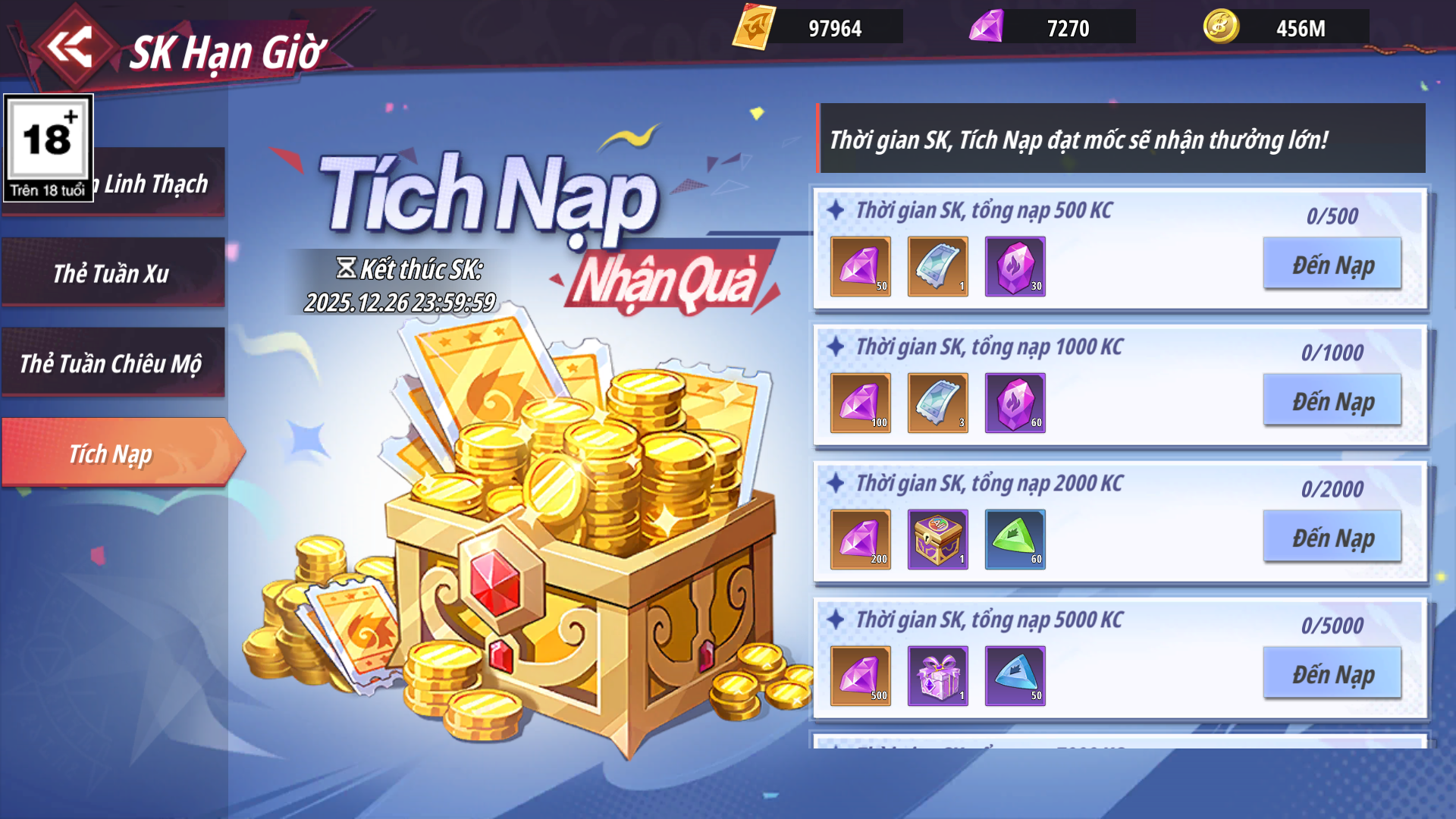Screen dimensions: 1456x819
Task: Go to top-up for the 5000 KC tier
Action: pos(1332,674)
